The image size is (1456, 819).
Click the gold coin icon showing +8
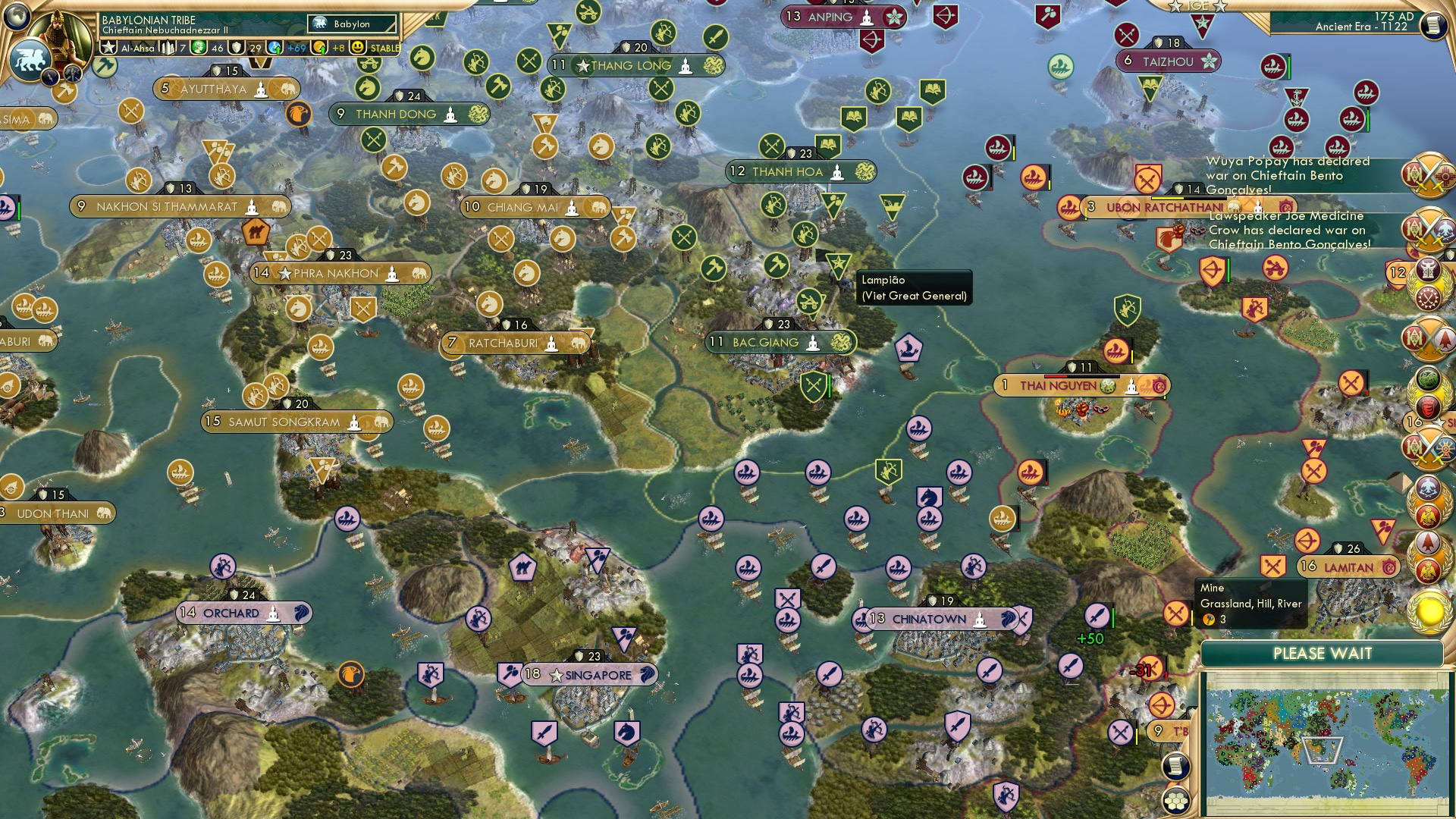(x=320, y=47)
